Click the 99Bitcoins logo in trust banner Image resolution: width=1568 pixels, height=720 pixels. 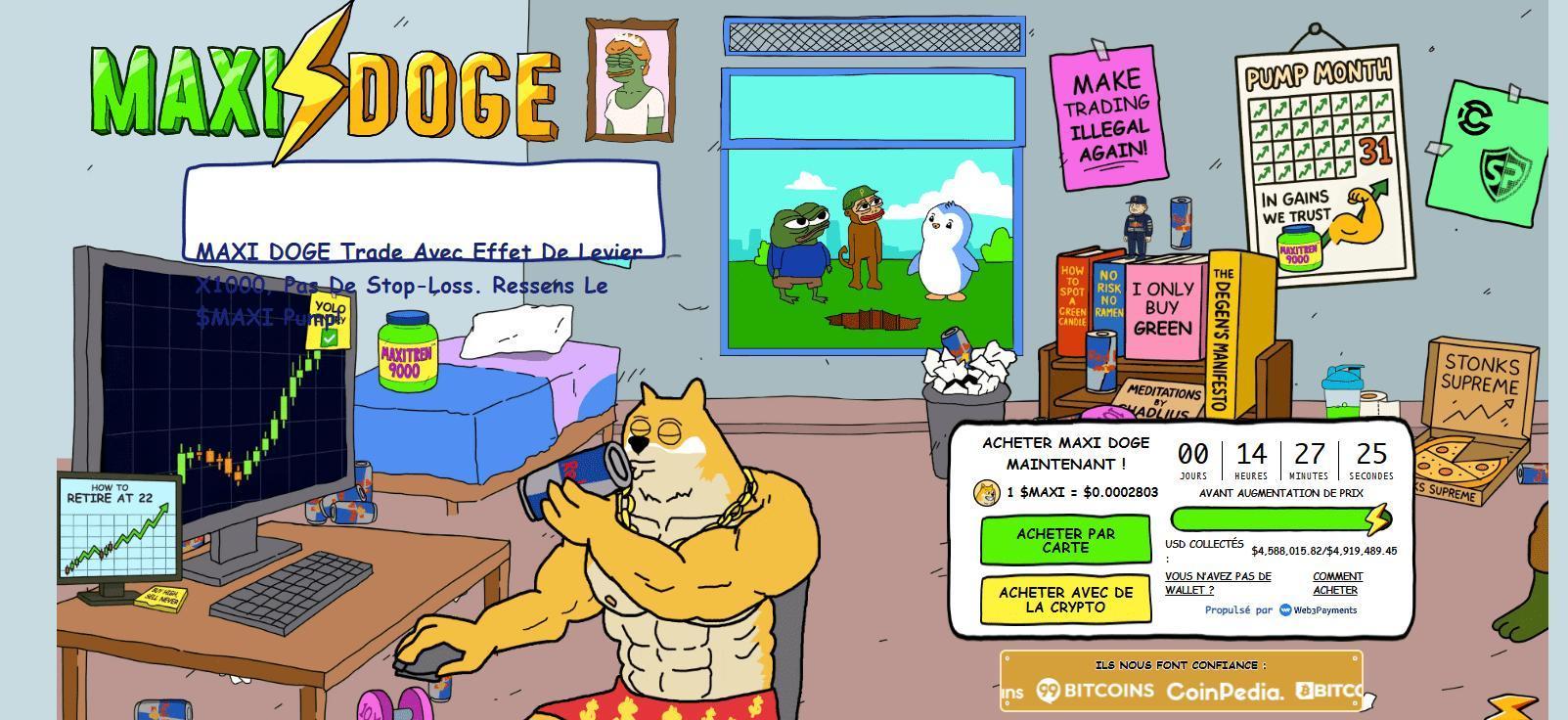(x=1096, y=690)
